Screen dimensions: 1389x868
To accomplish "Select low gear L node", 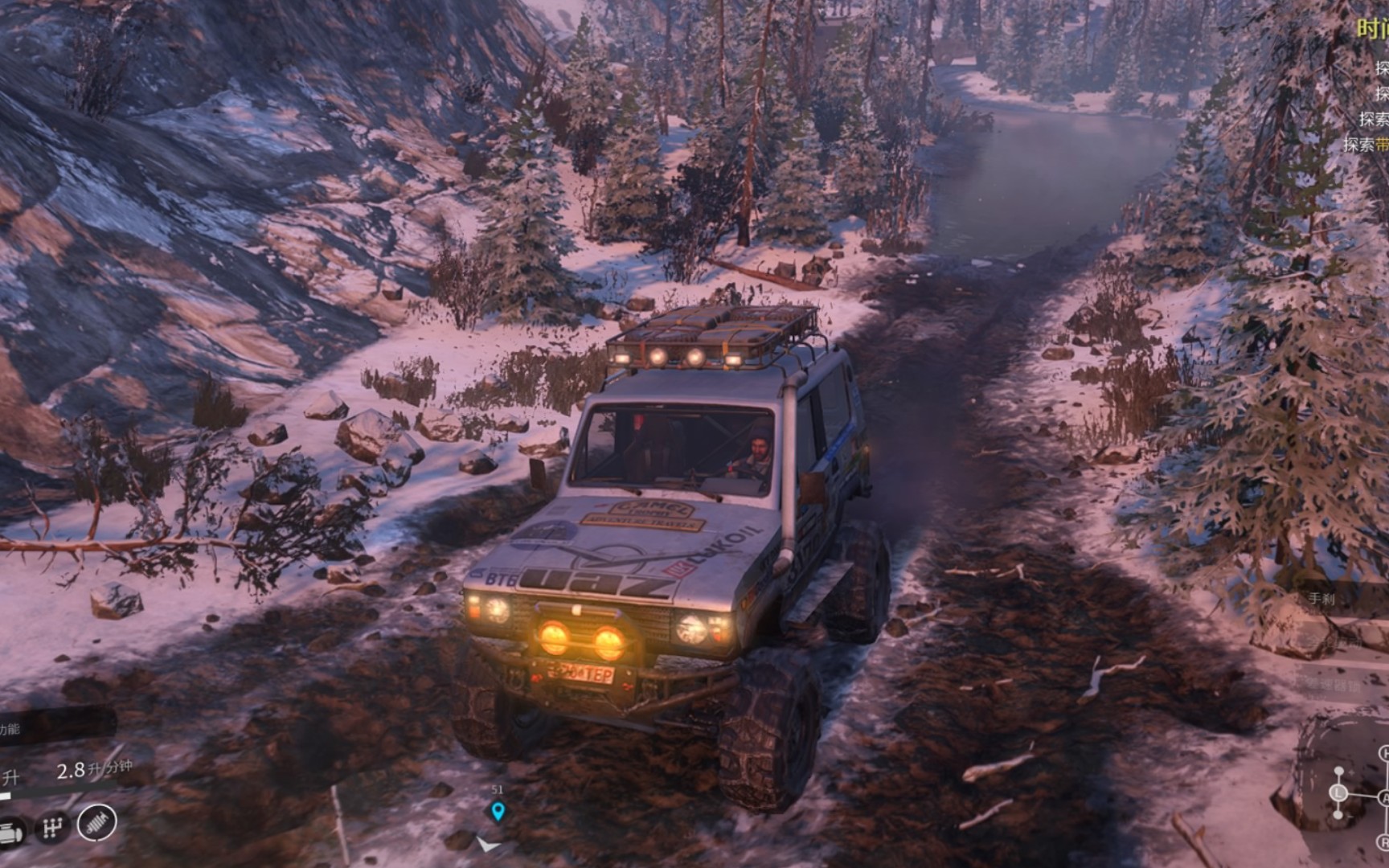I will pos(1338,792).
